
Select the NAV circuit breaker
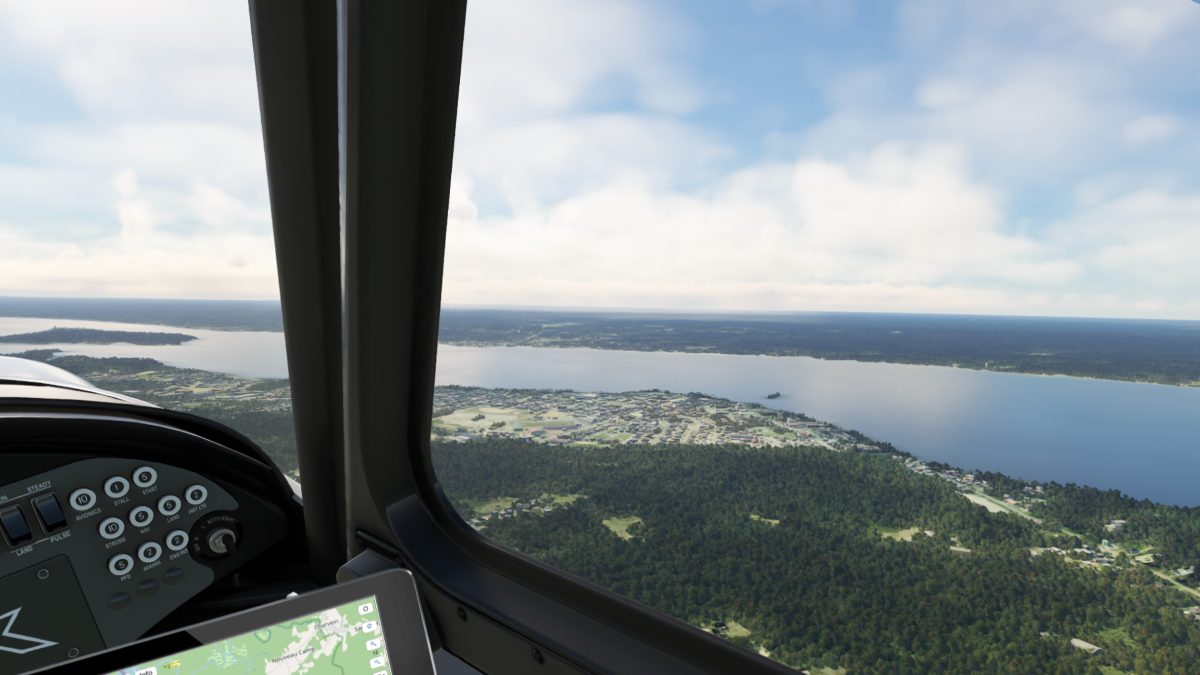point(142,517)
